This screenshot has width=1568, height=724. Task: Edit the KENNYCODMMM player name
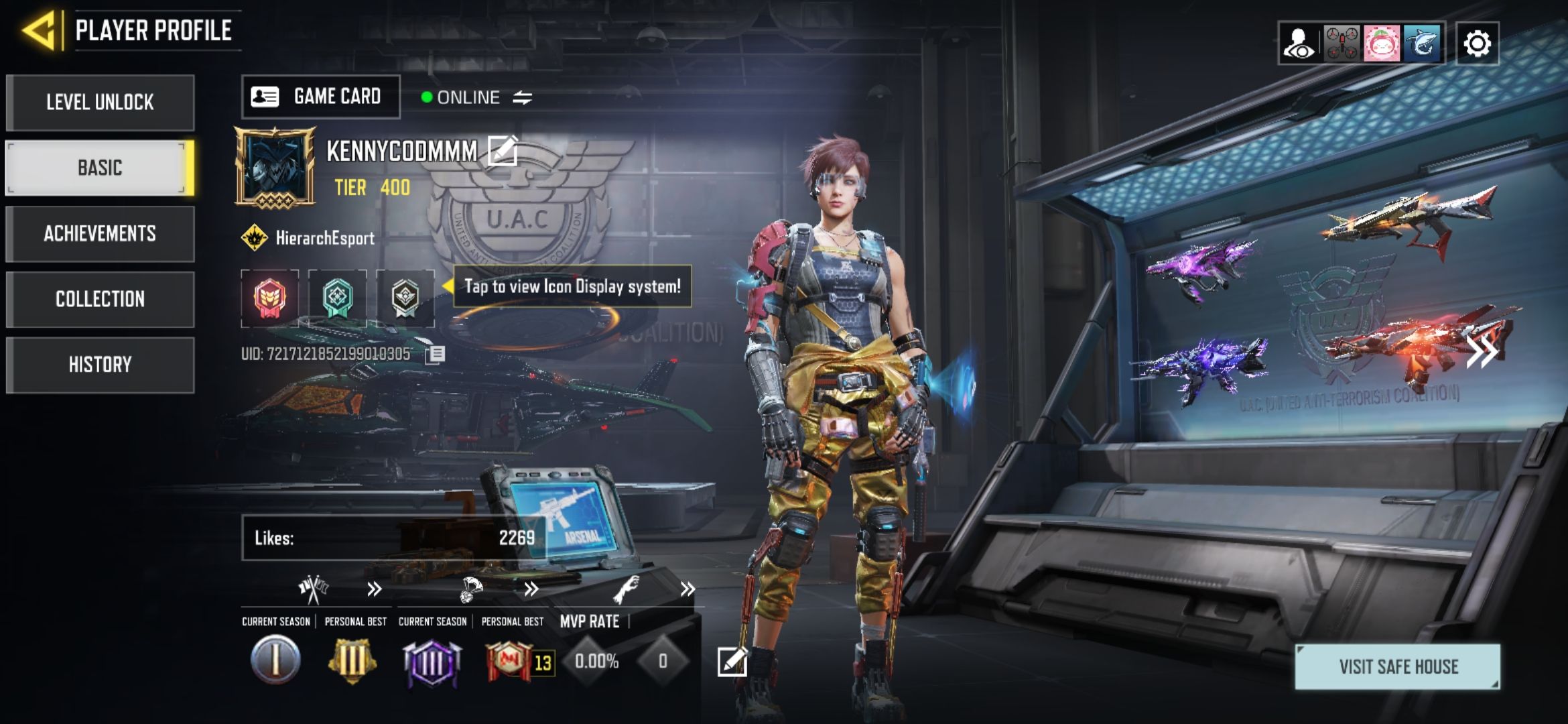tap(503, 150)
